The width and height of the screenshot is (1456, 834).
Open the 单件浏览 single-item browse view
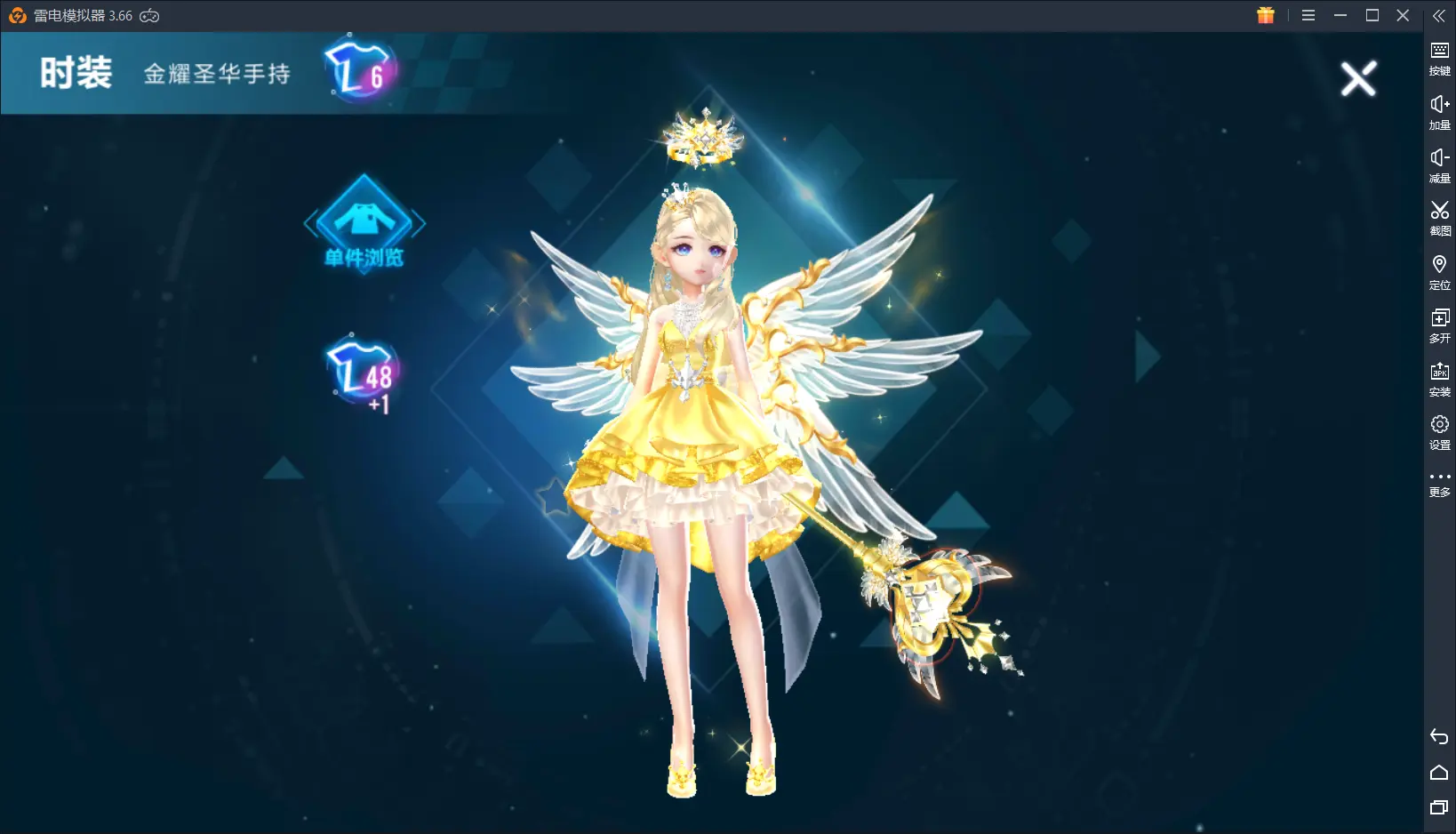pos(364,223)
